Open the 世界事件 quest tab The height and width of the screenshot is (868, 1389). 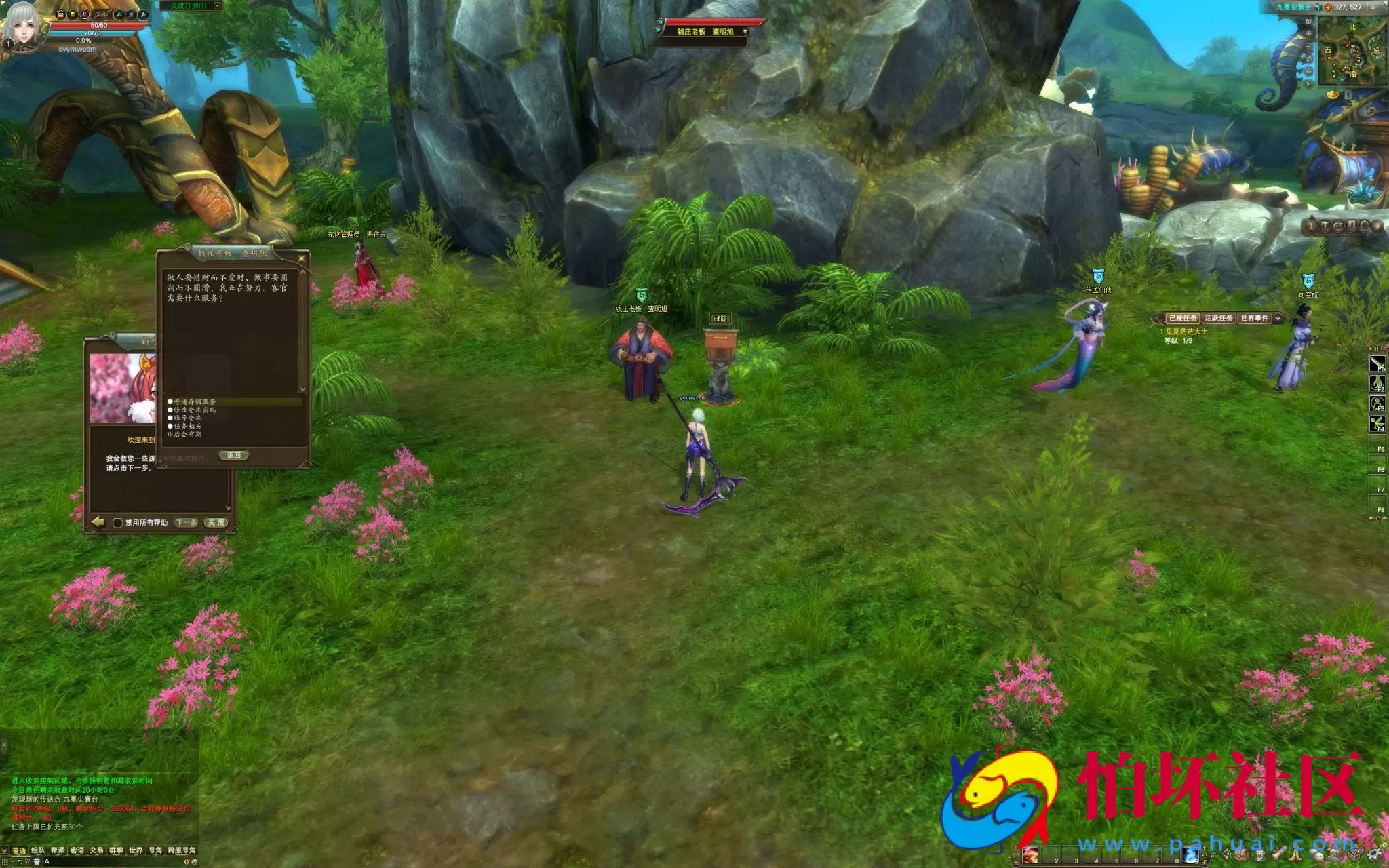tap(1254, 318)
